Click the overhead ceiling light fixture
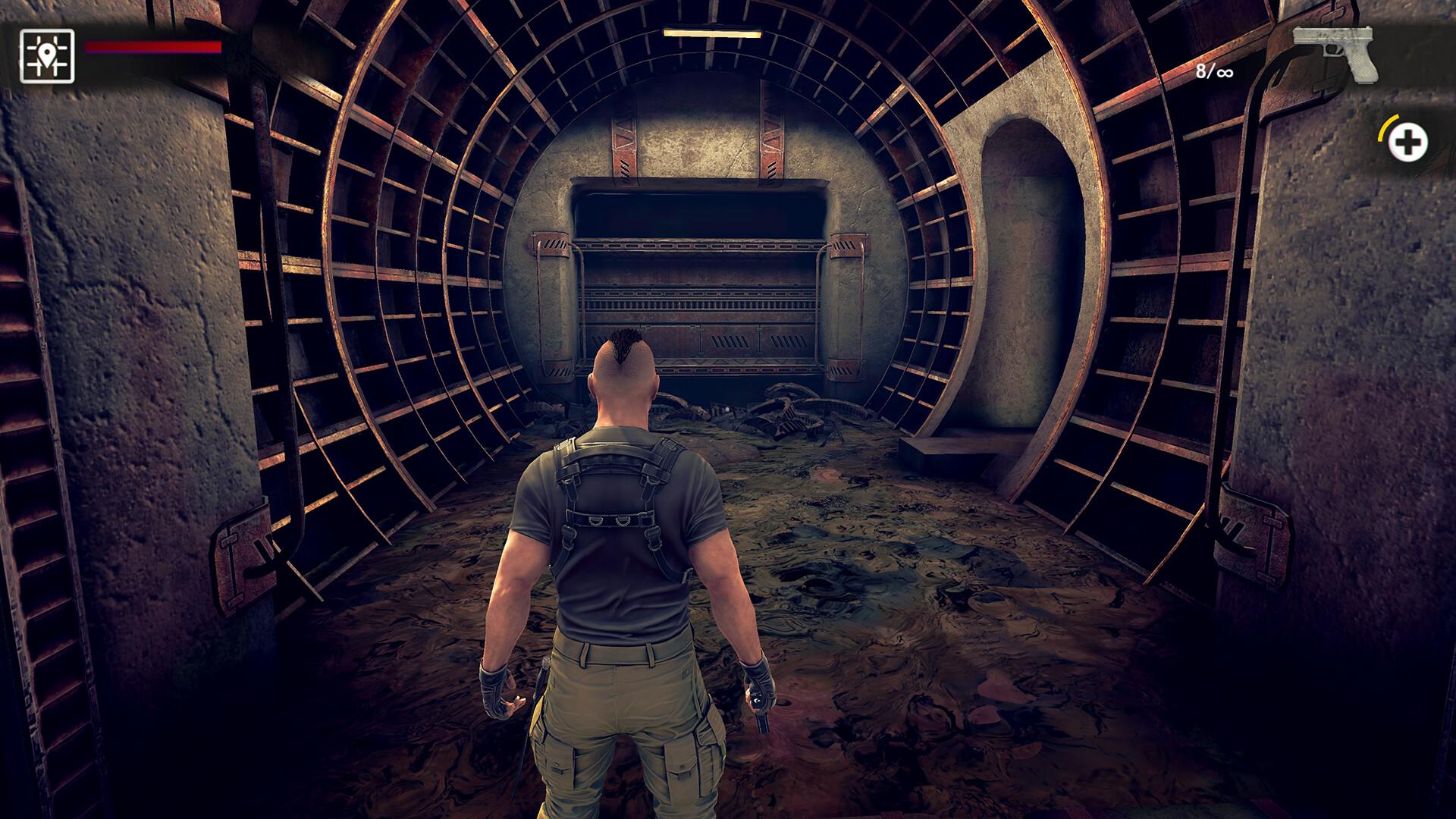The width and height of the screenshot is (1456, 819). pos(711,32)
